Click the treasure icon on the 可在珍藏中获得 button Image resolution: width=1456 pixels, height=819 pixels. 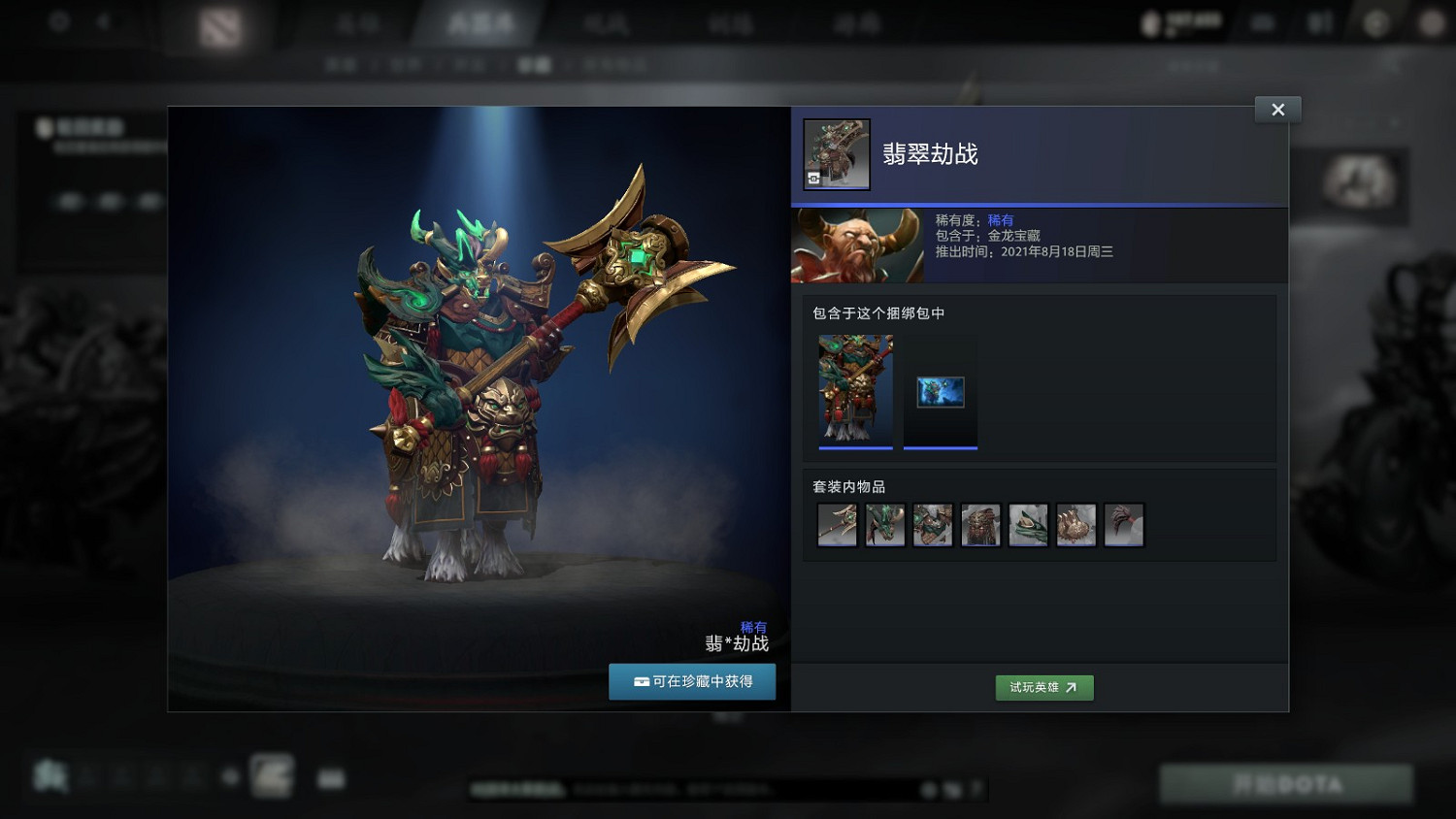click(x=640, y=682)
